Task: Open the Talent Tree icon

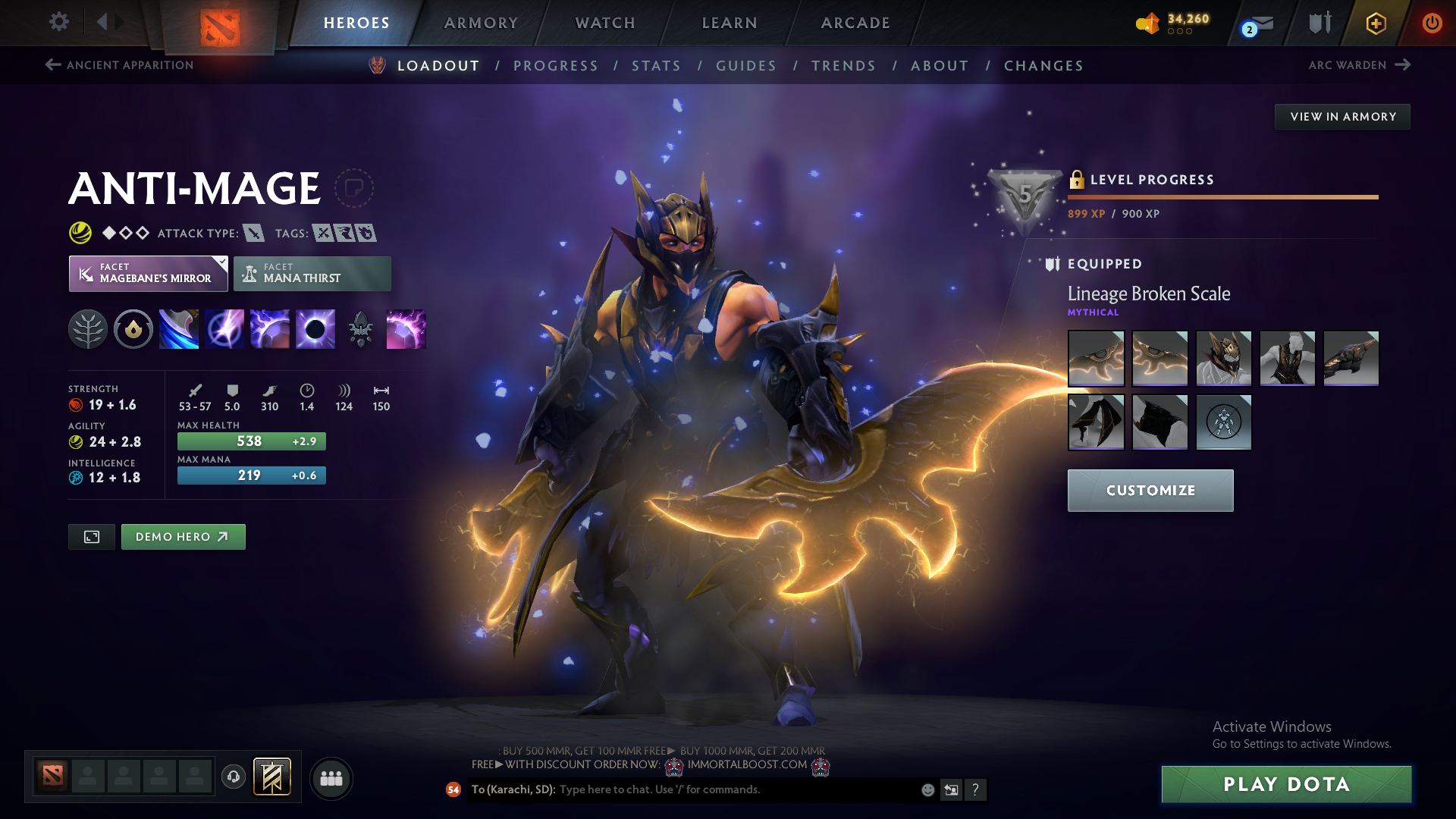Action: coord(89,328)
